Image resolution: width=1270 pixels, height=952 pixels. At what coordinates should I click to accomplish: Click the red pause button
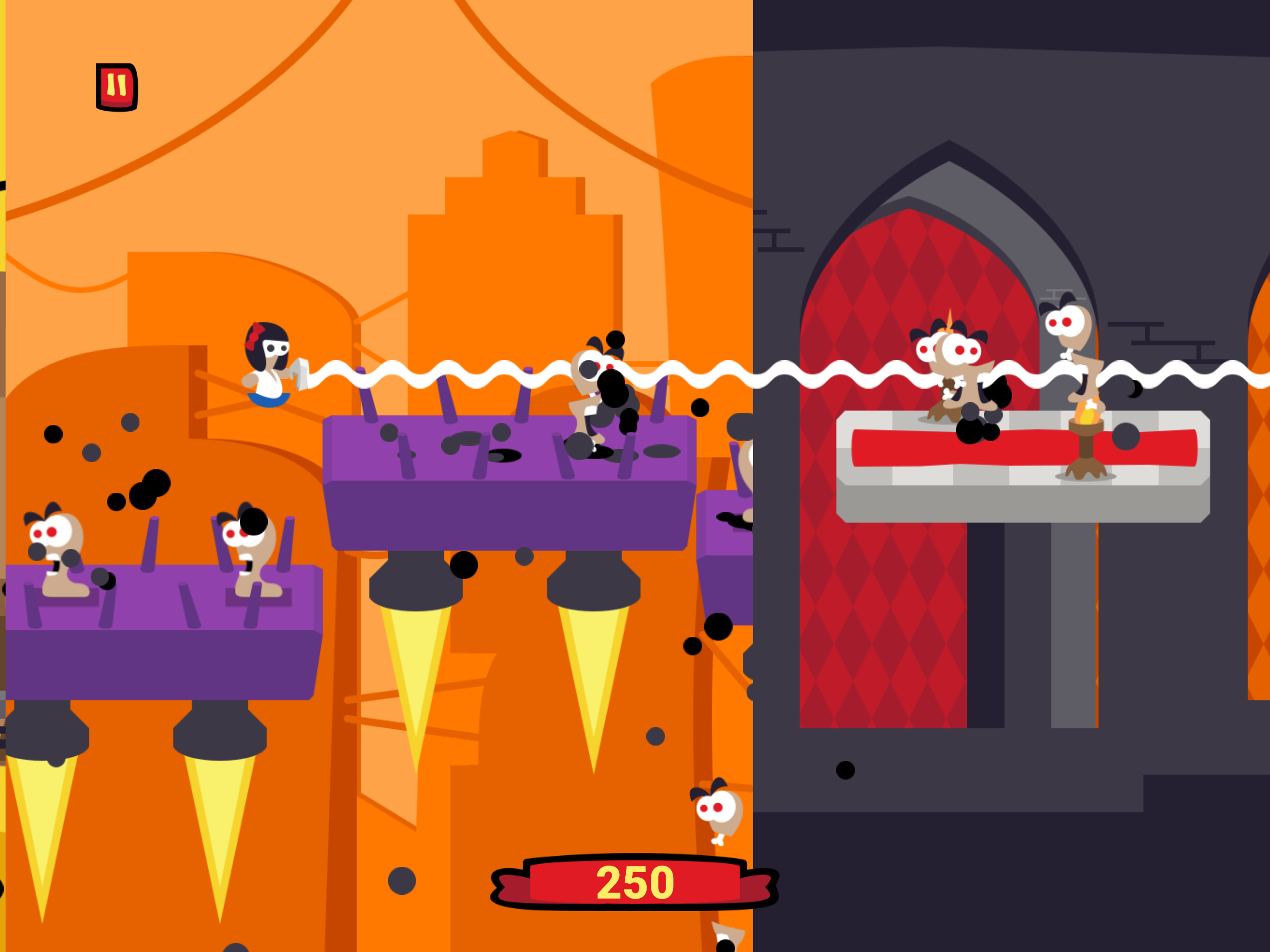(x=118, y=86)
